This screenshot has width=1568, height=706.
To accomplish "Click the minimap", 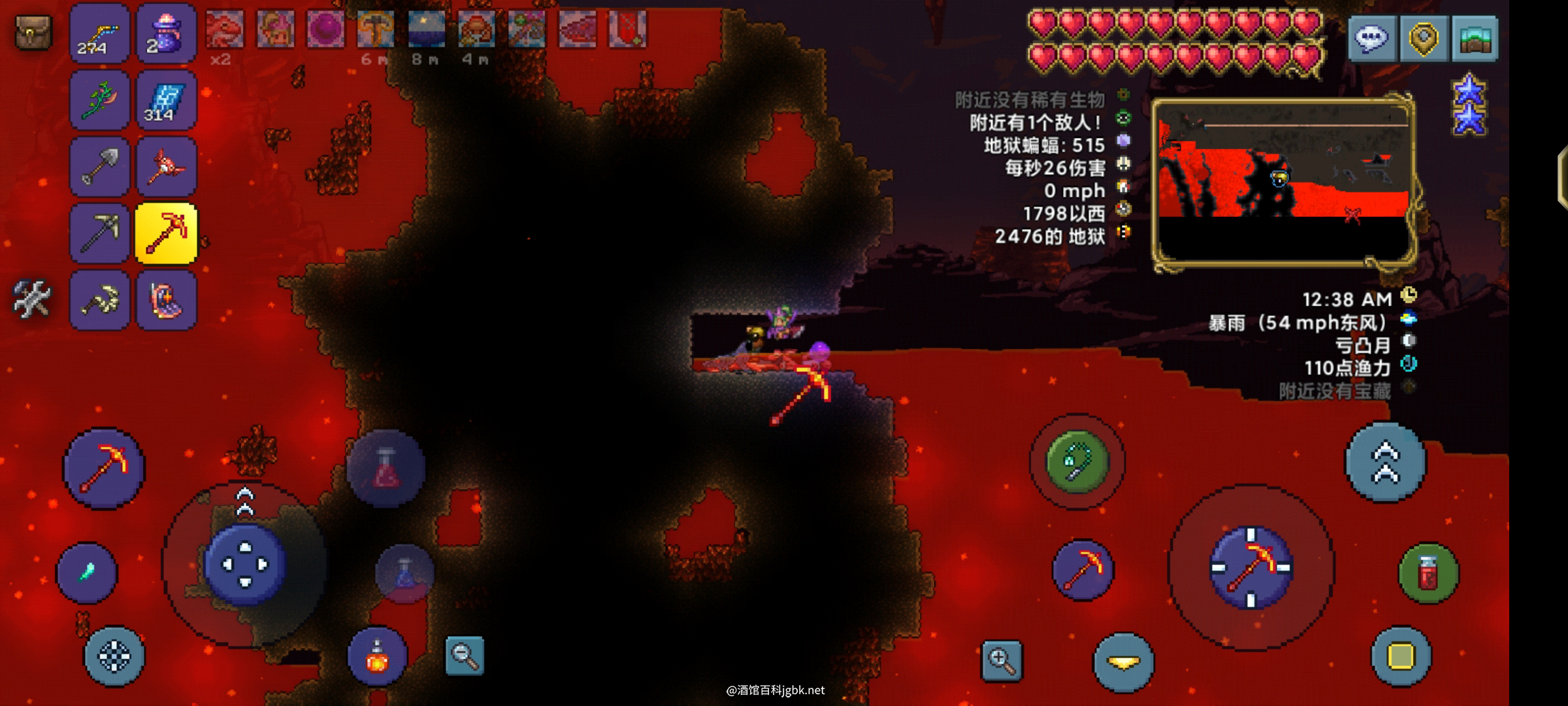I will point(1283,183).
